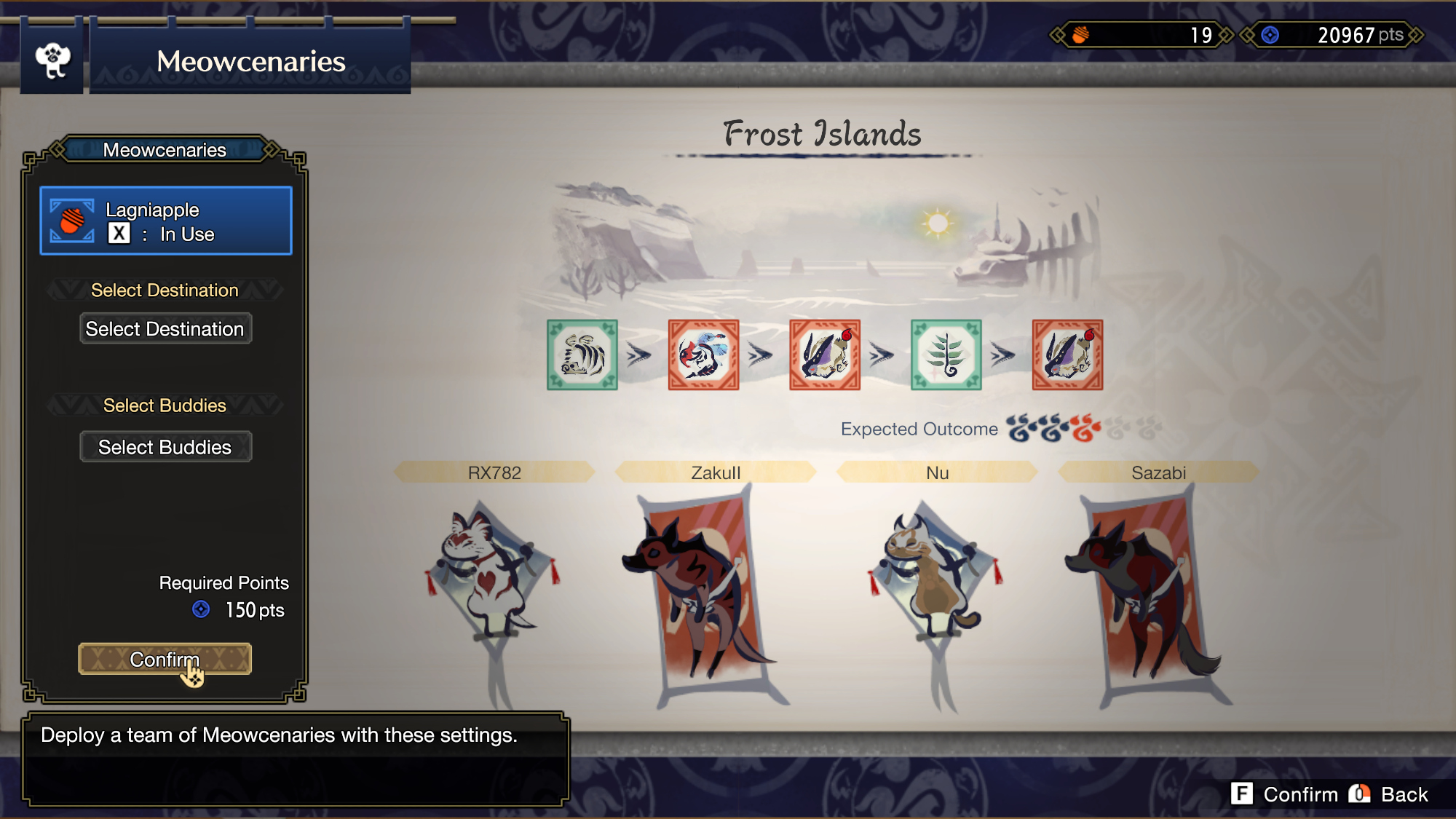Toggle the Lagniapple In Use option
Image resolution: width=1456 pixels, height=819 pixels.
pyautogui.click(x=166, y=221)
